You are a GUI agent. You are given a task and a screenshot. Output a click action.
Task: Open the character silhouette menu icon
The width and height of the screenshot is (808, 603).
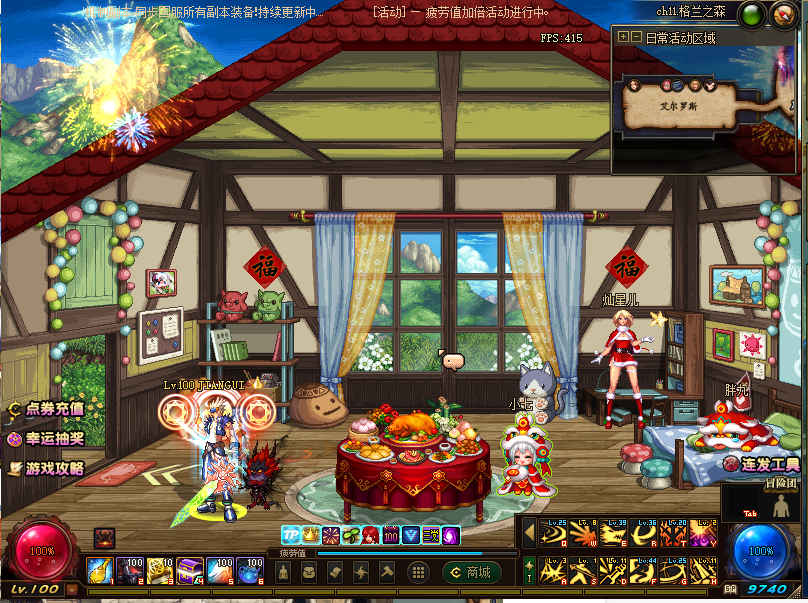click(x=284, y=573)
